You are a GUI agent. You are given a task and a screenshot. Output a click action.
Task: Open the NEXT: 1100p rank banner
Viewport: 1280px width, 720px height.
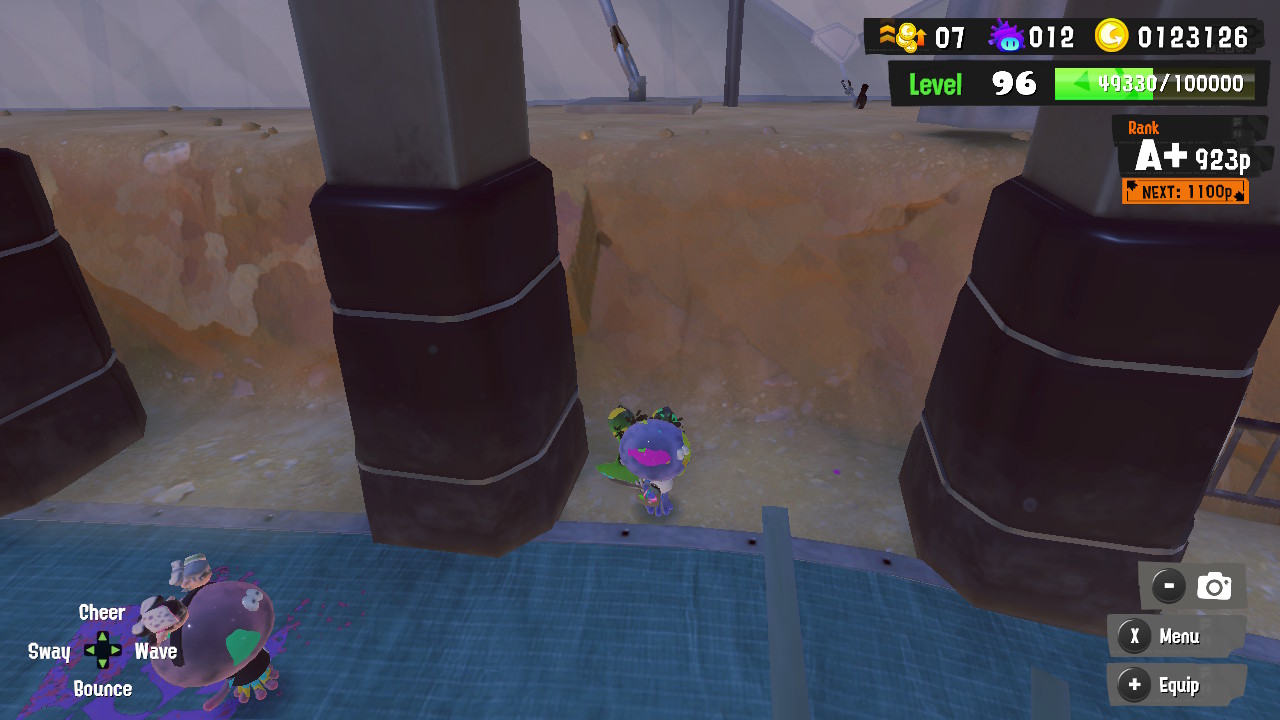1187,191
